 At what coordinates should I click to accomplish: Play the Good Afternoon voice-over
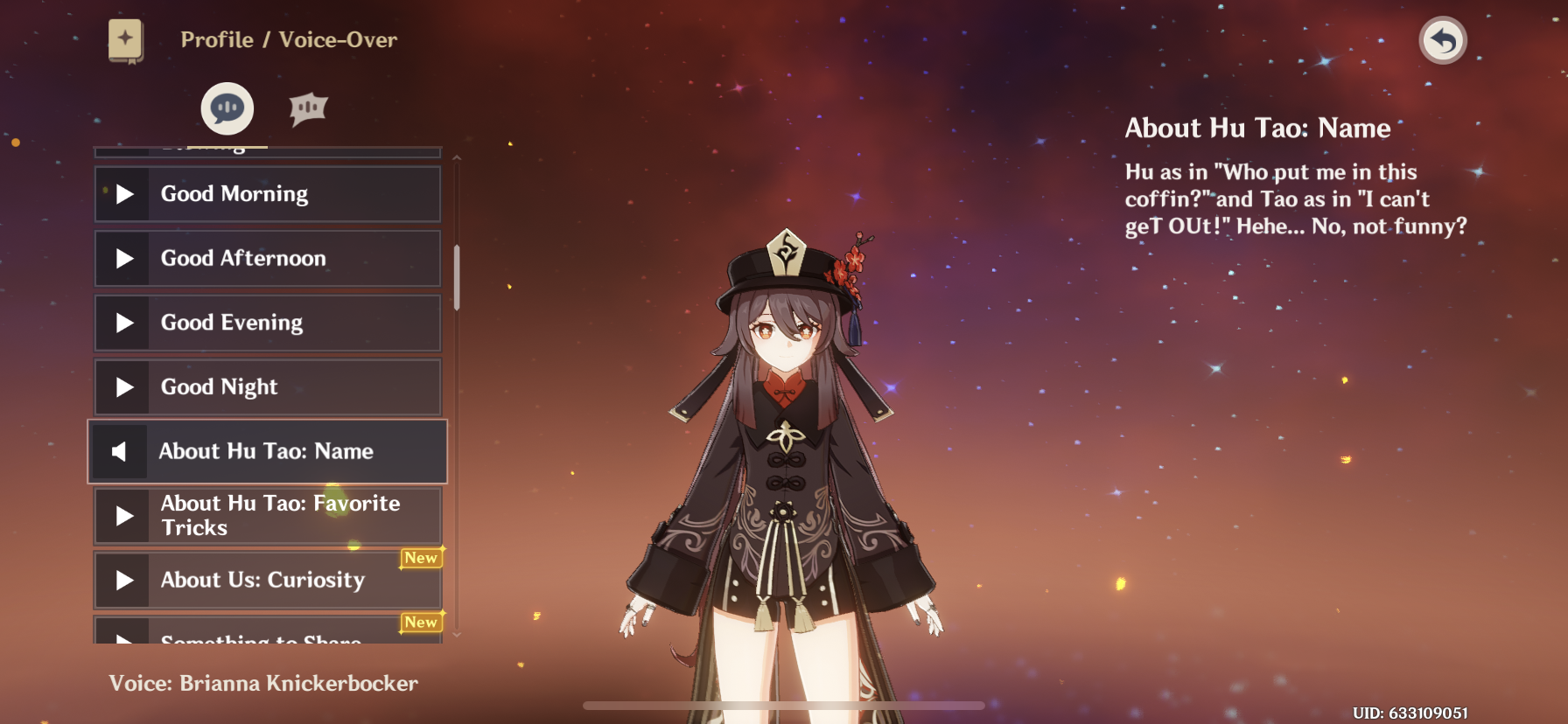(267, 259)
